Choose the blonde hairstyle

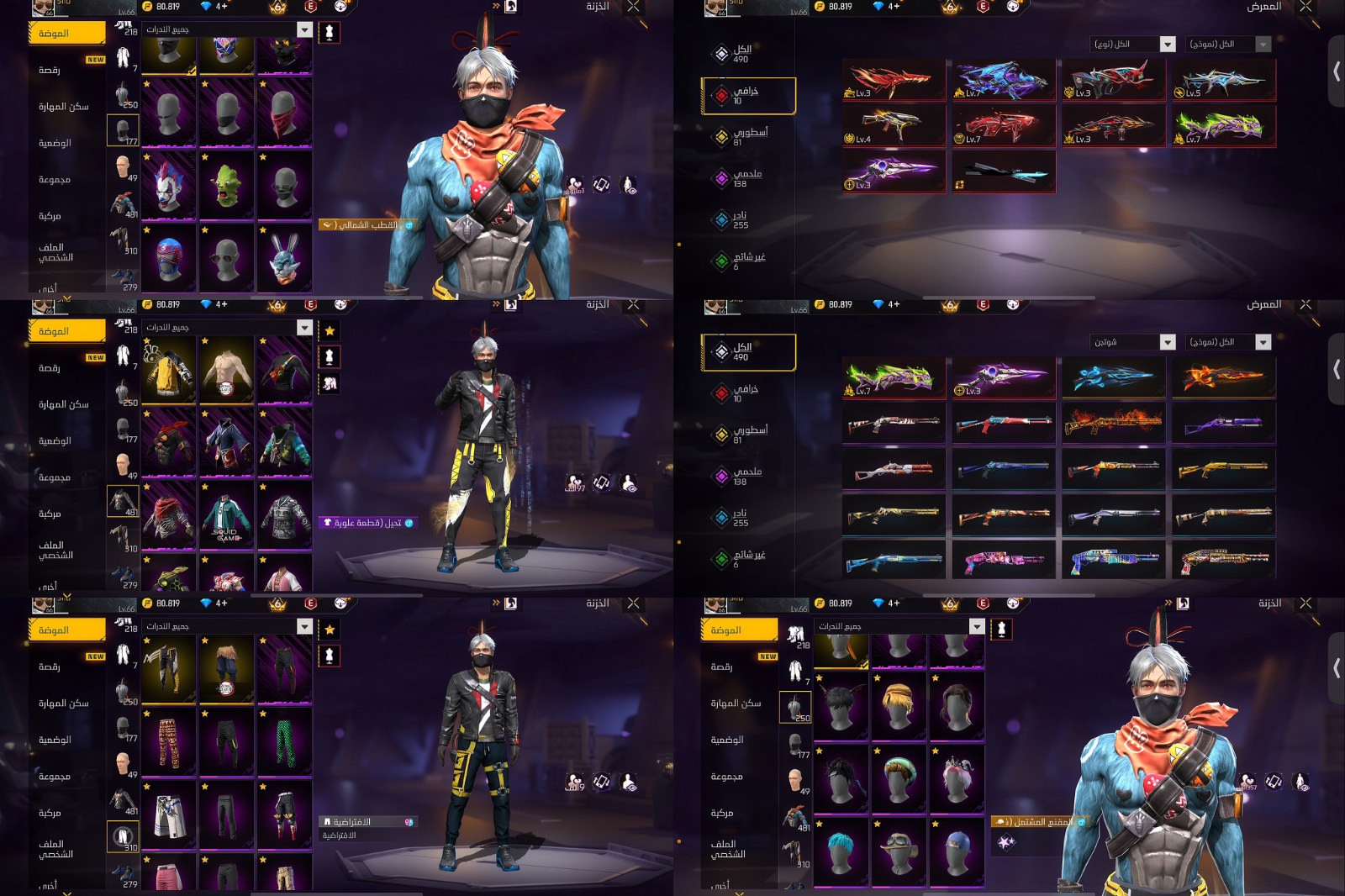(x=899, y=706)
